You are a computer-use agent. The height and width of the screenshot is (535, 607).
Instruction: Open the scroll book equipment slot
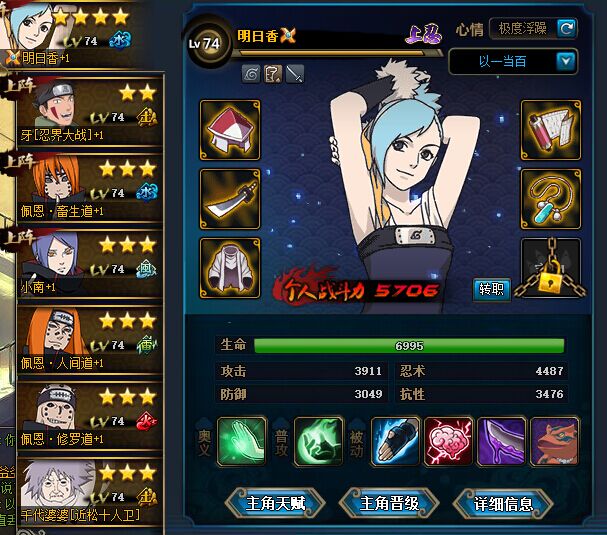coord(551,129)
